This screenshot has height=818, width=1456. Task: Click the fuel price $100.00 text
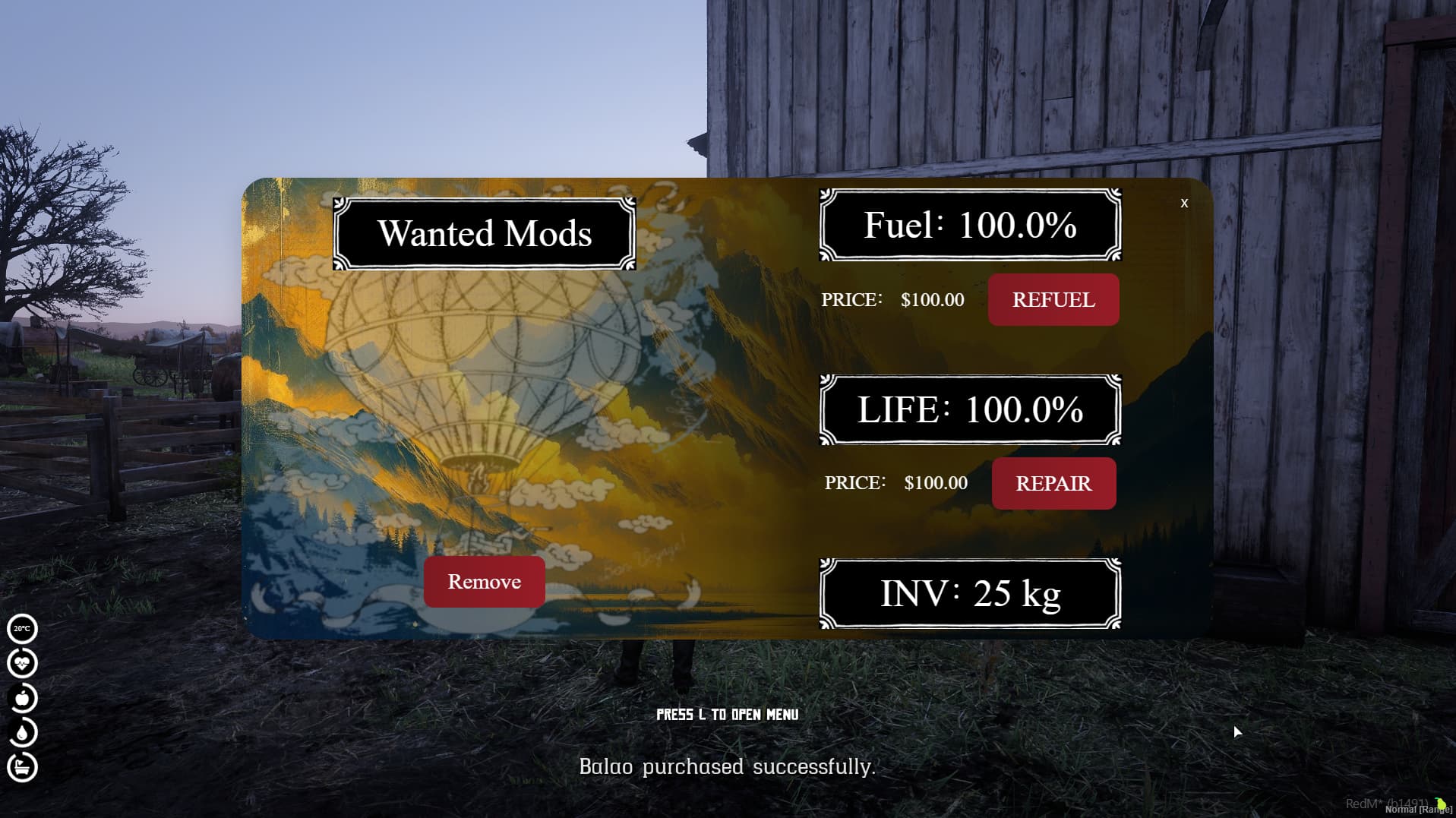[x=932, y=300]
